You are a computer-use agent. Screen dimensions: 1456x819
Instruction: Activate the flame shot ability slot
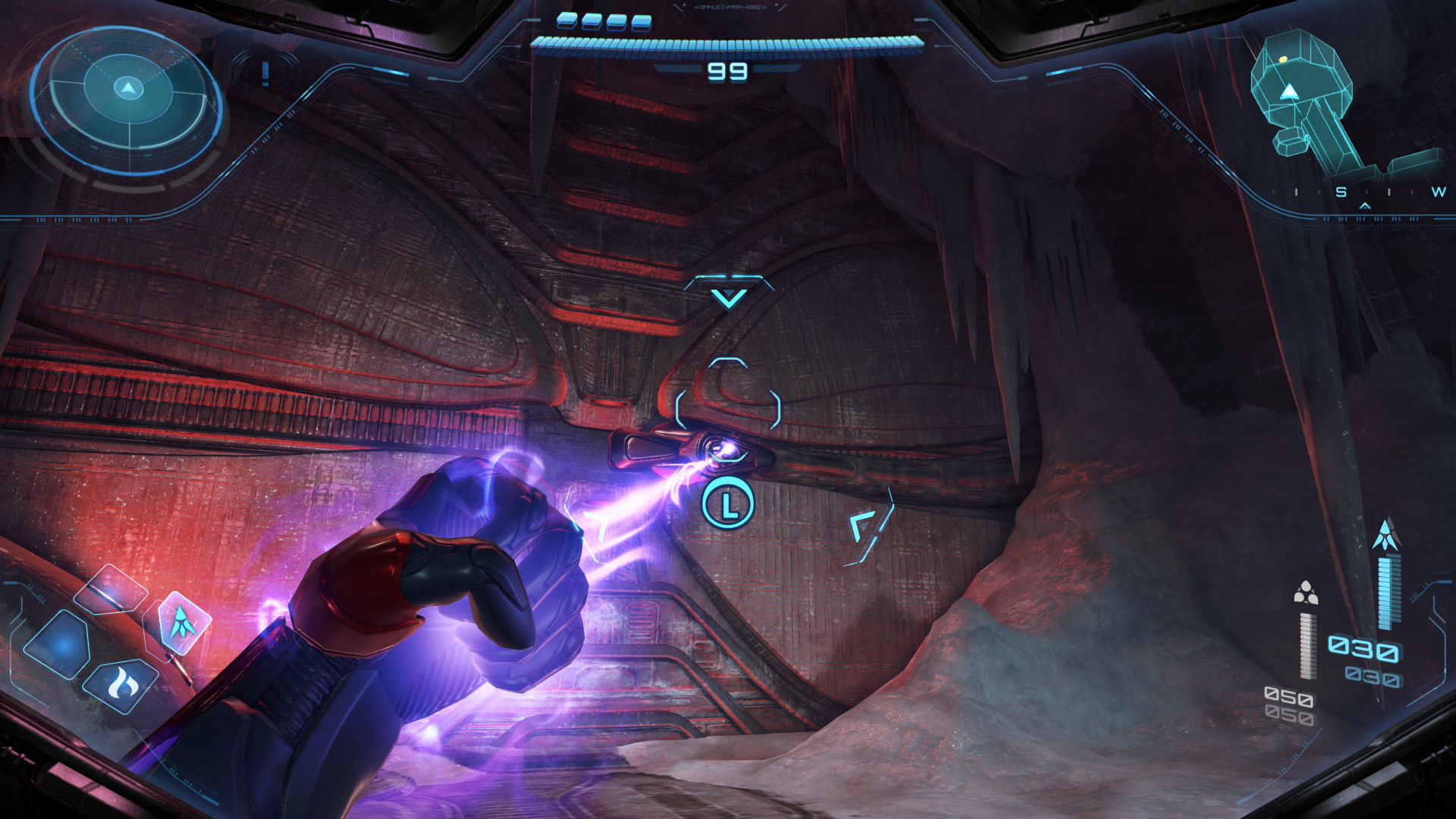click(x=120, y=684)
